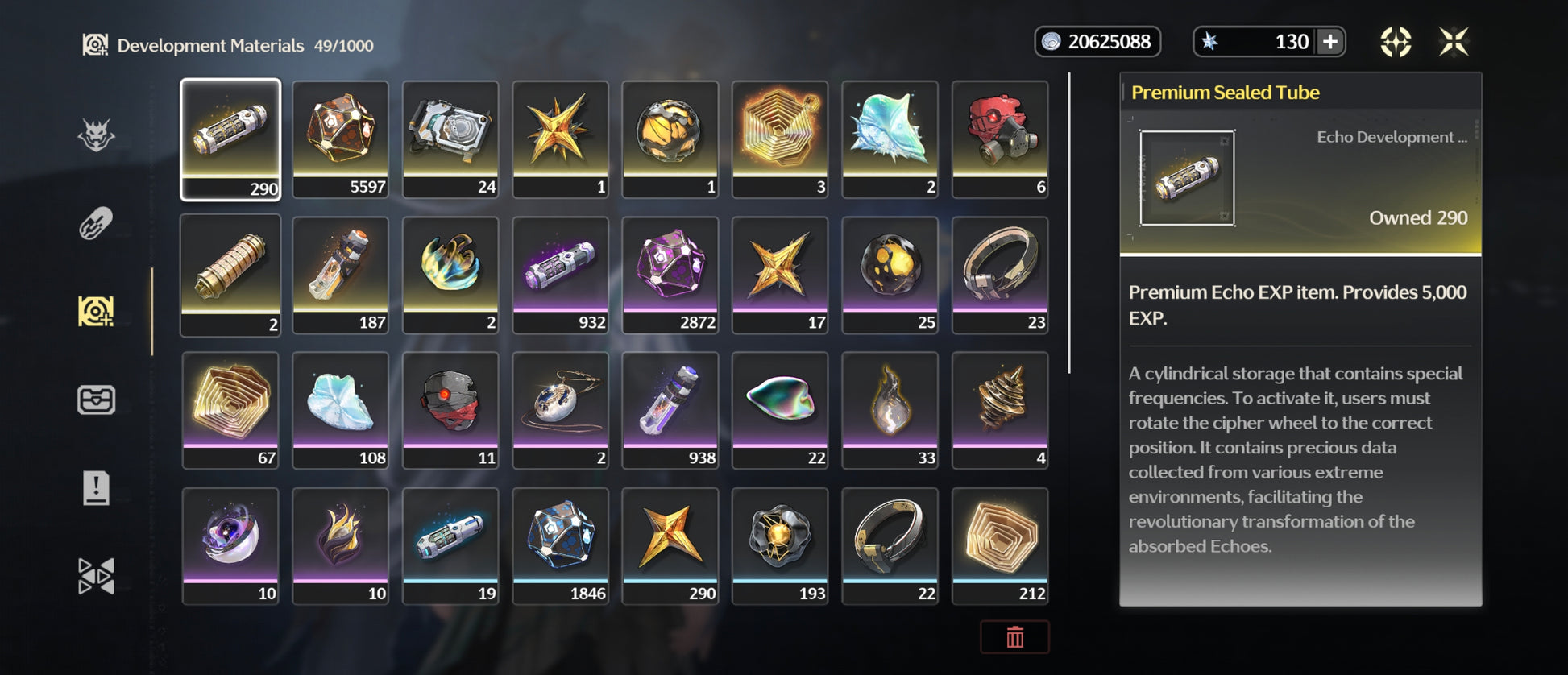Open the quest items exclamation tab
Viewport: 1568px width, 675px height.
click(x=96, y=488)
